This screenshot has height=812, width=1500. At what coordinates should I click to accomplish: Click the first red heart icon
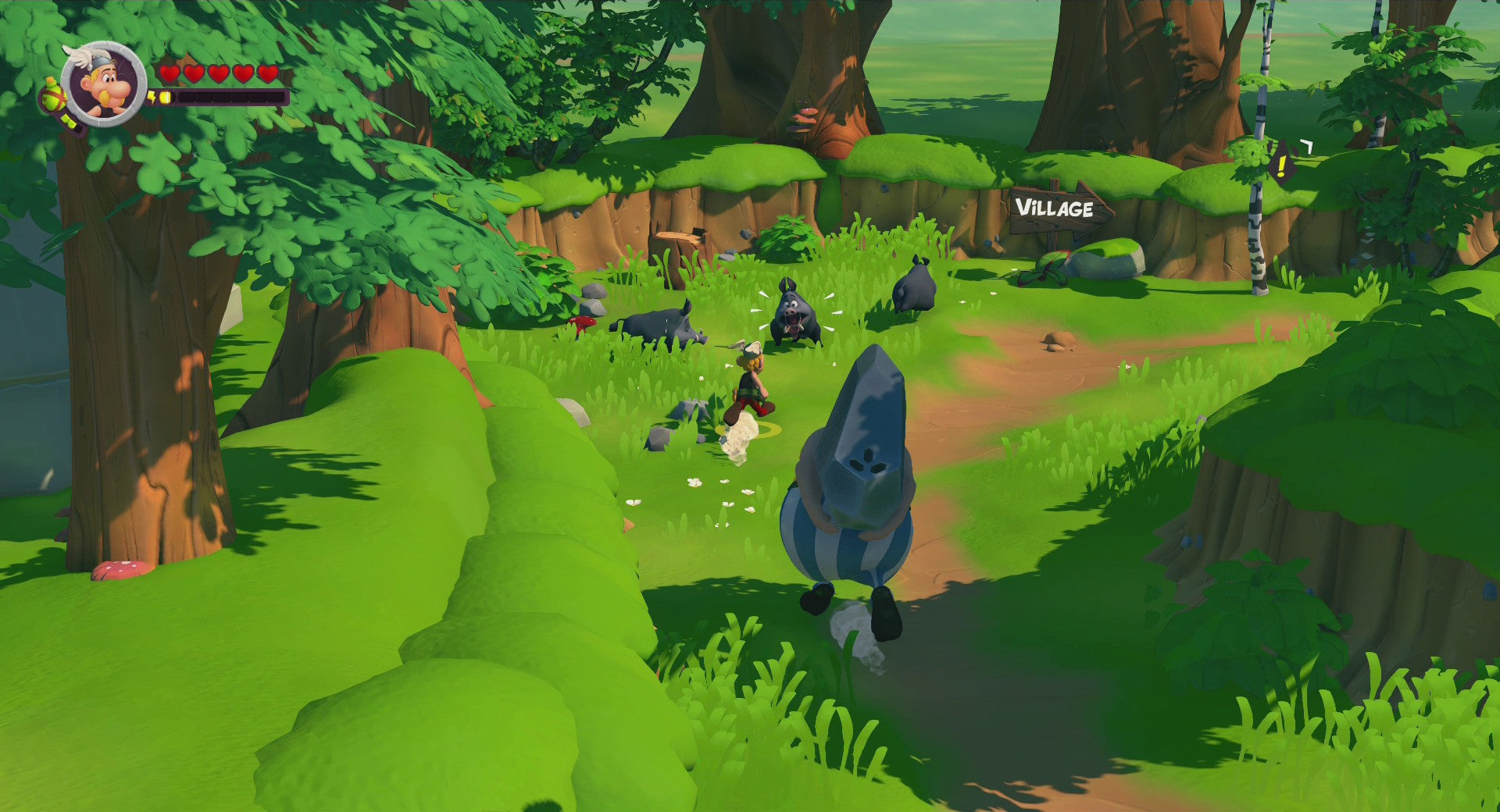click(x=171, y=73)
